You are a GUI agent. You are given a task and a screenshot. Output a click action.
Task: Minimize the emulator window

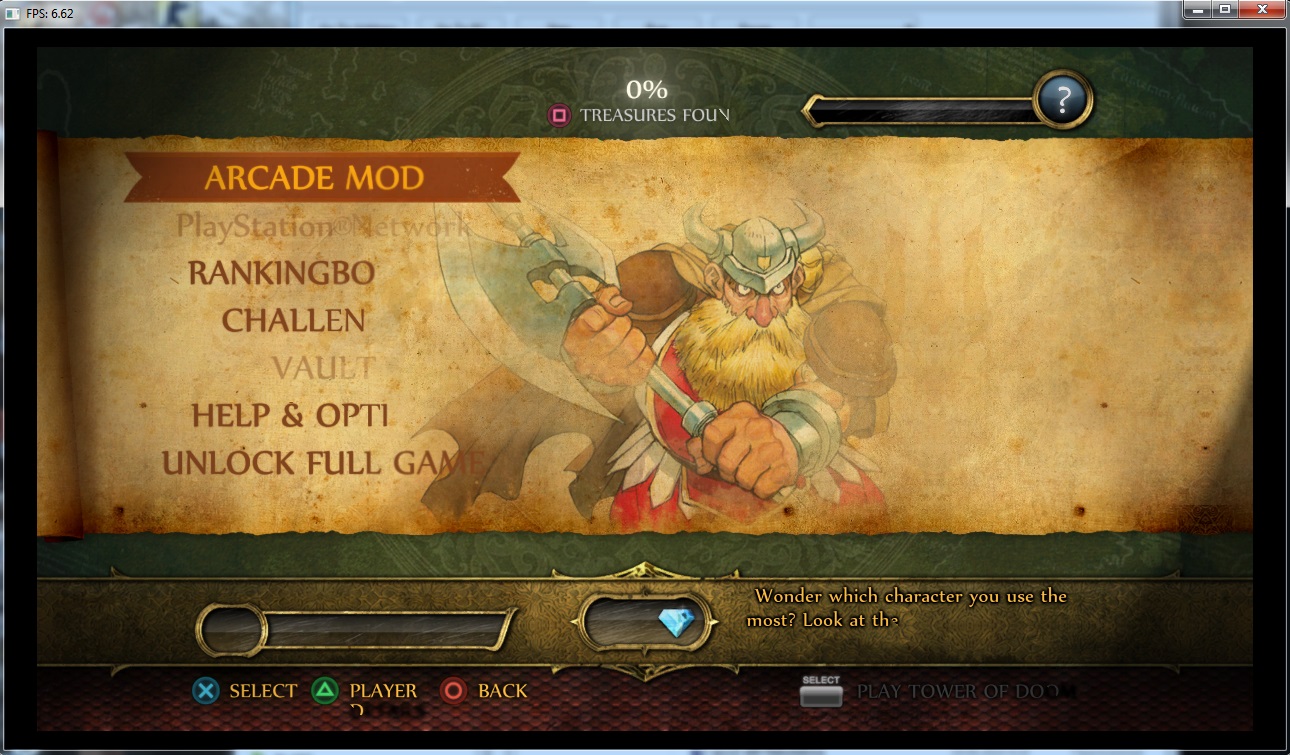1197,10
